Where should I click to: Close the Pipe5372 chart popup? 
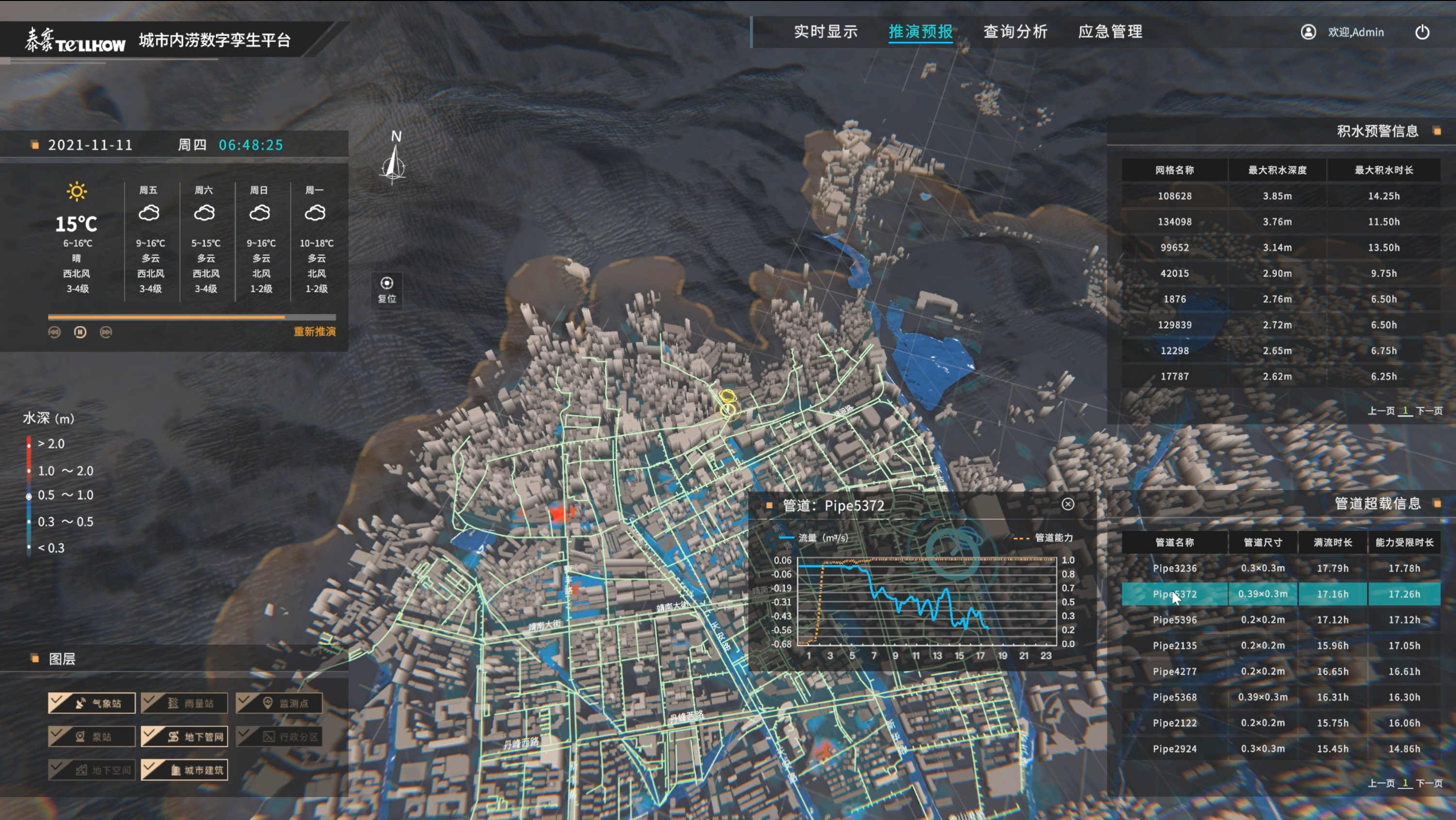1068,504
